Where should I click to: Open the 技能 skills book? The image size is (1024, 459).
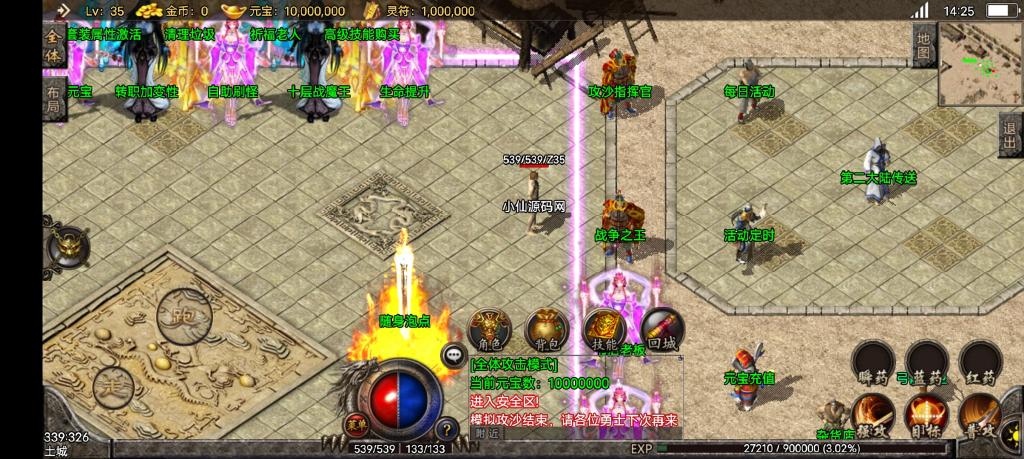tap(605, 329)
